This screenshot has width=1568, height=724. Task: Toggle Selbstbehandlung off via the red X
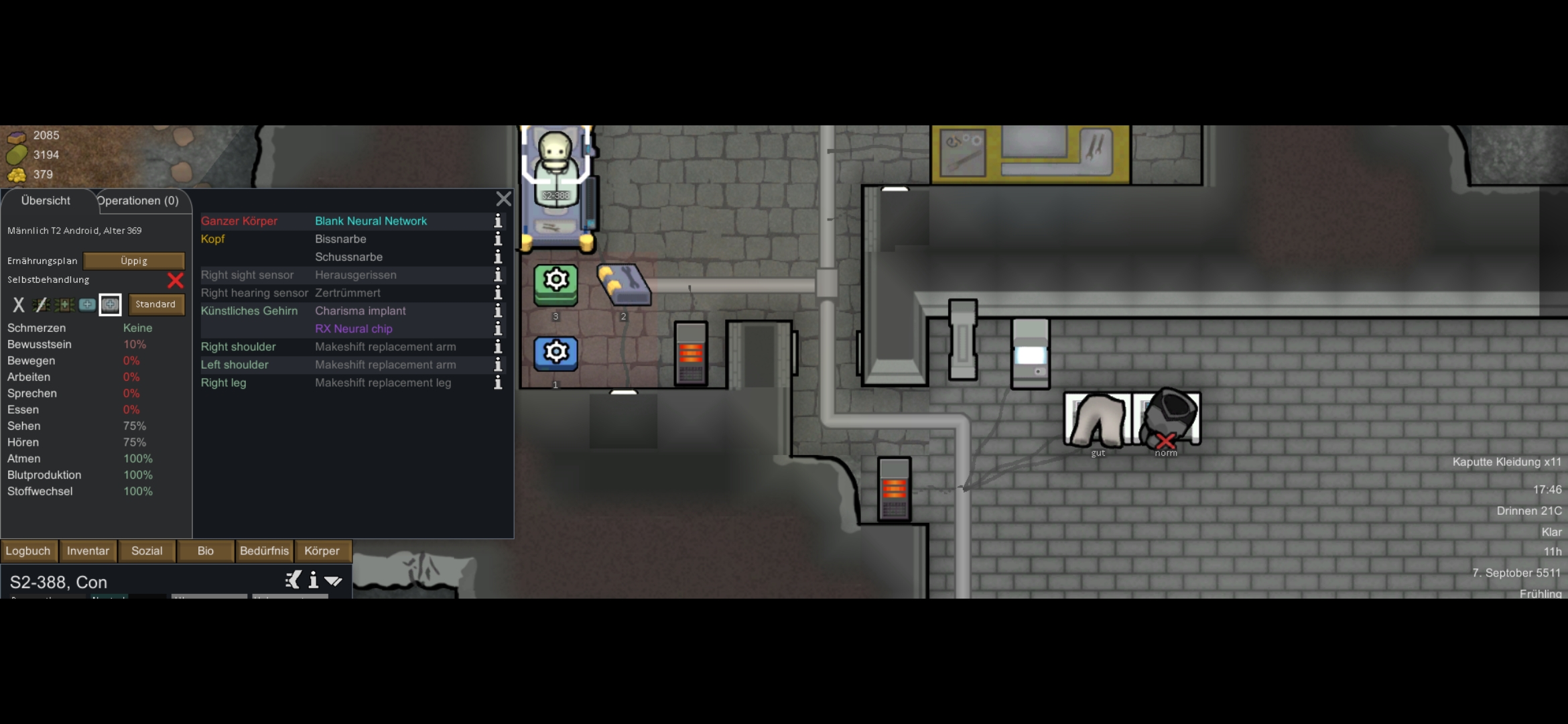click(x=175, y=281)
